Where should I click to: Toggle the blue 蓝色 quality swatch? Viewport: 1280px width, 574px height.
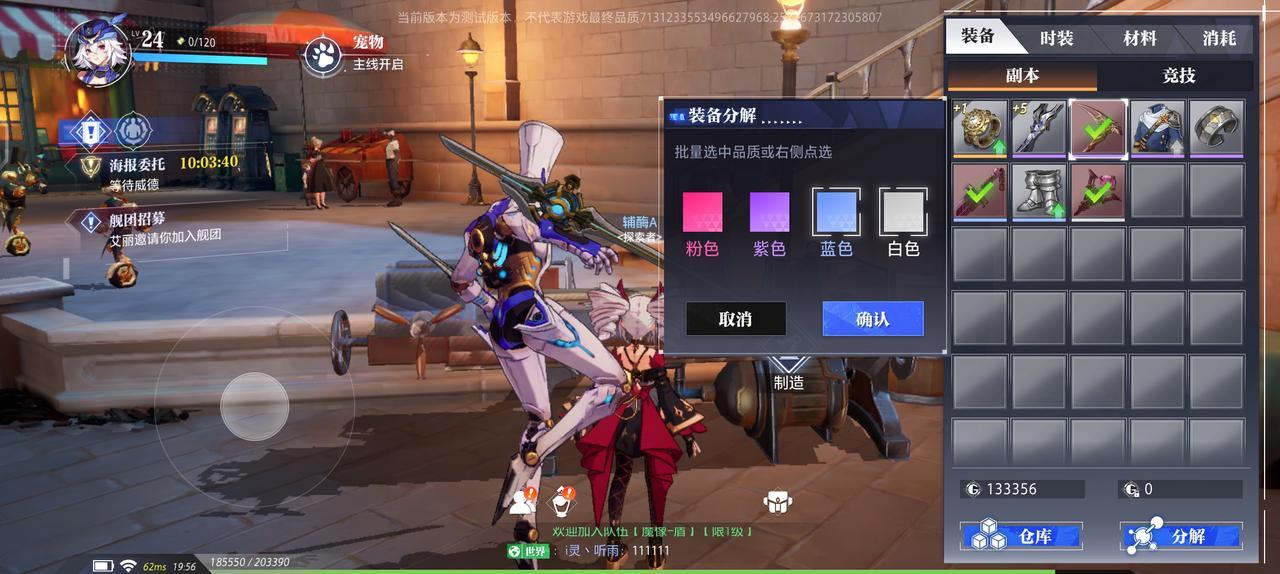(x=836, y=212)
